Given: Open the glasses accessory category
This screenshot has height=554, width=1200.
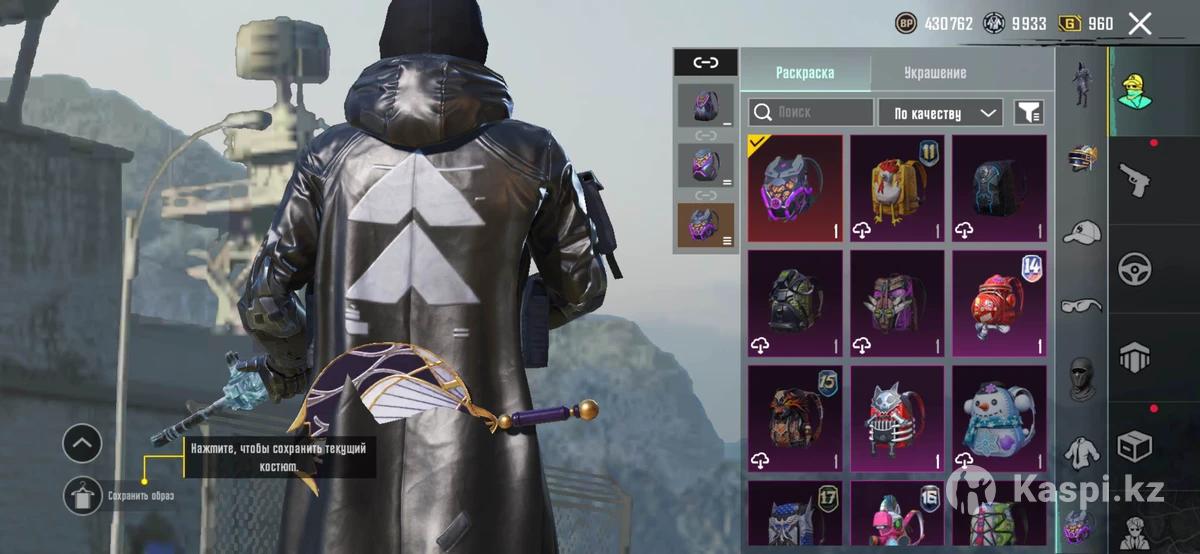Looking at the screenshot, I should click(1081, 305).
